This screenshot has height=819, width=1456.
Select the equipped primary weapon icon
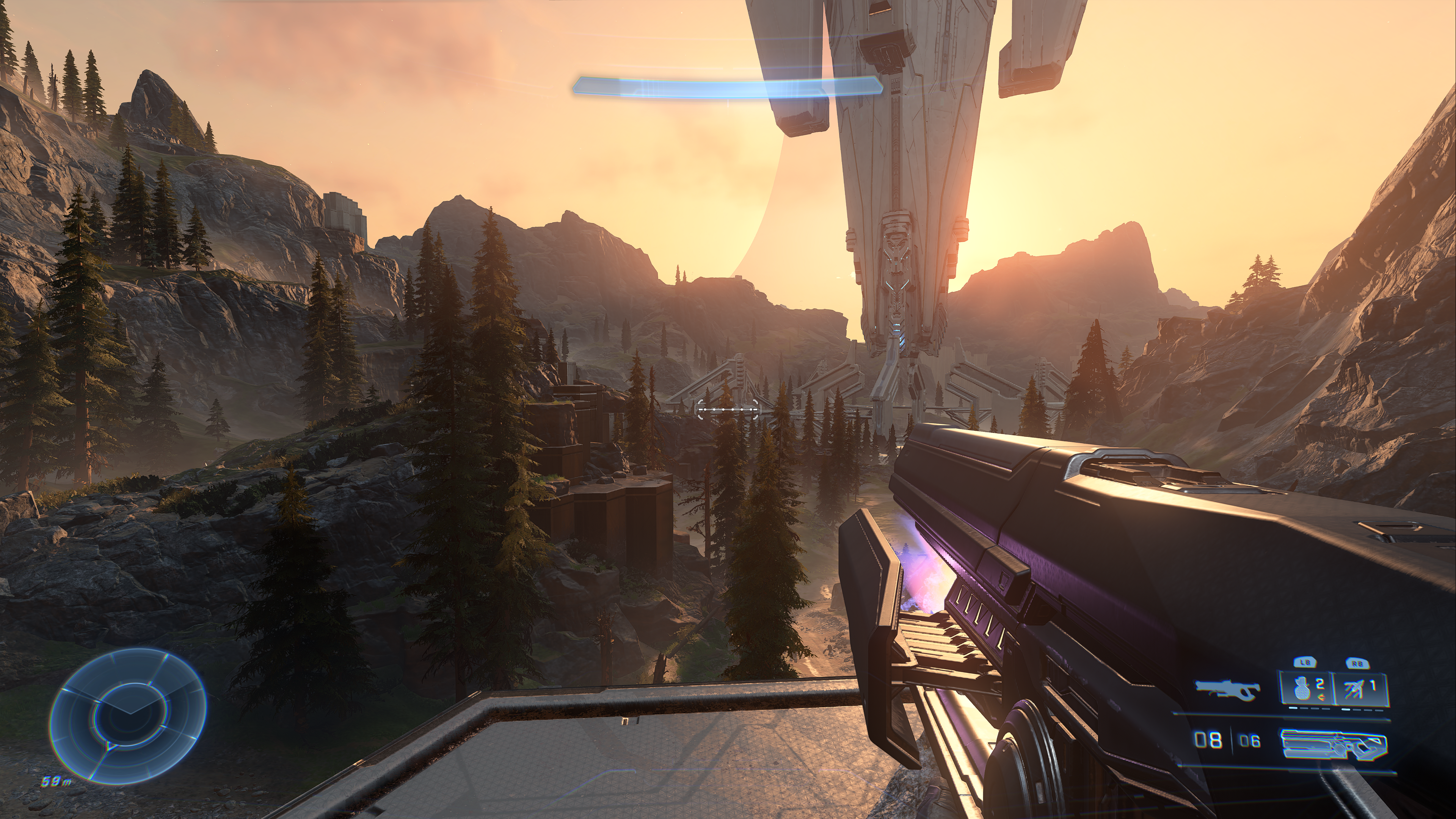1334,742
